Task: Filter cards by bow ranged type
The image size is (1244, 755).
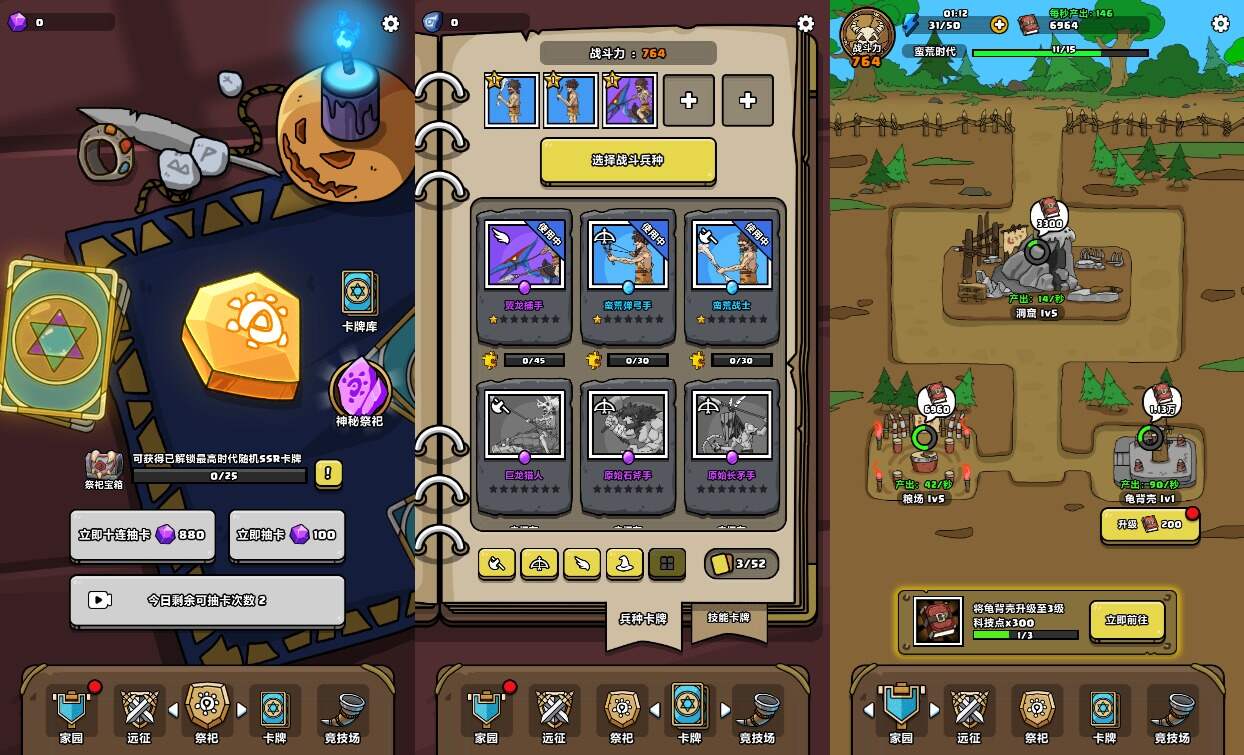Action: [539, 564]
